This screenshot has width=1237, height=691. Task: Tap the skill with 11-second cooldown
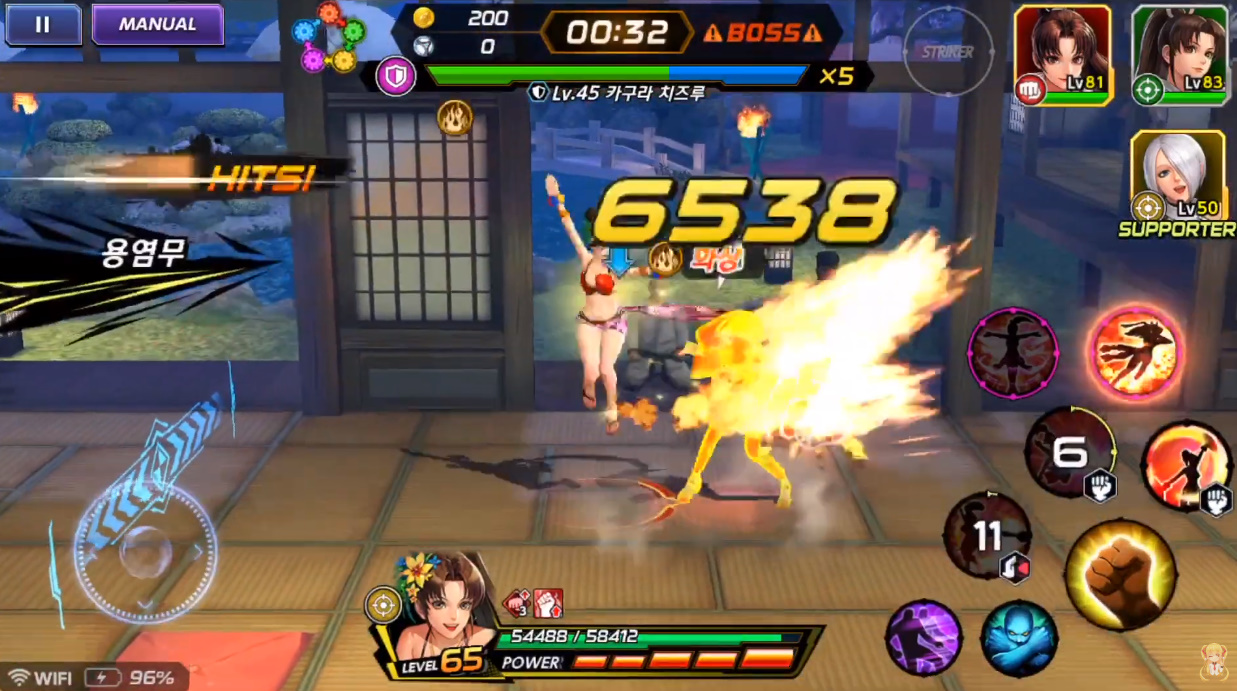click(x=987, y=536)
